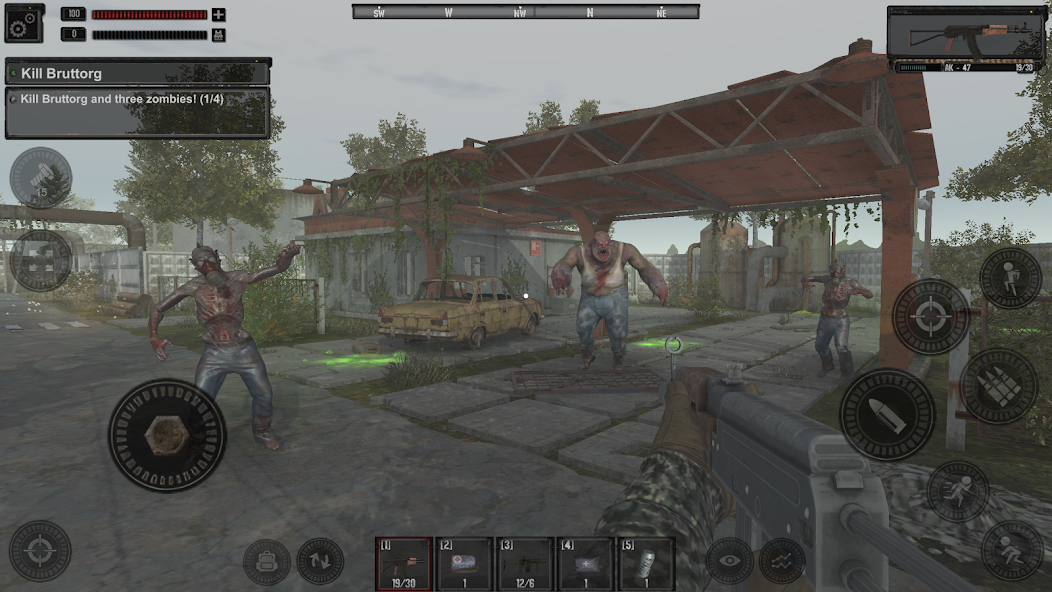Tap the medkit cross button

40,260
